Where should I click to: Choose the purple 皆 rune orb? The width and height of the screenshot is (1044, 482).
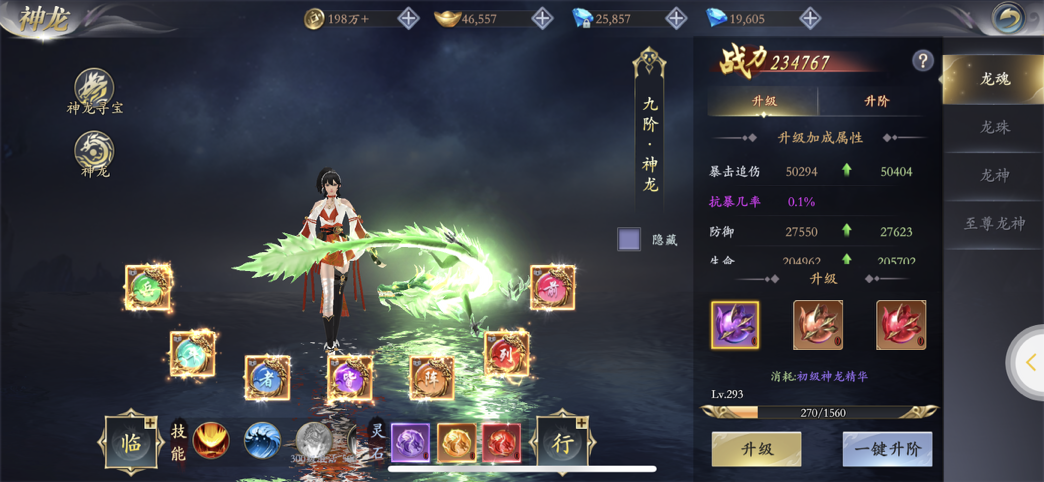click(x=349, y=378)
